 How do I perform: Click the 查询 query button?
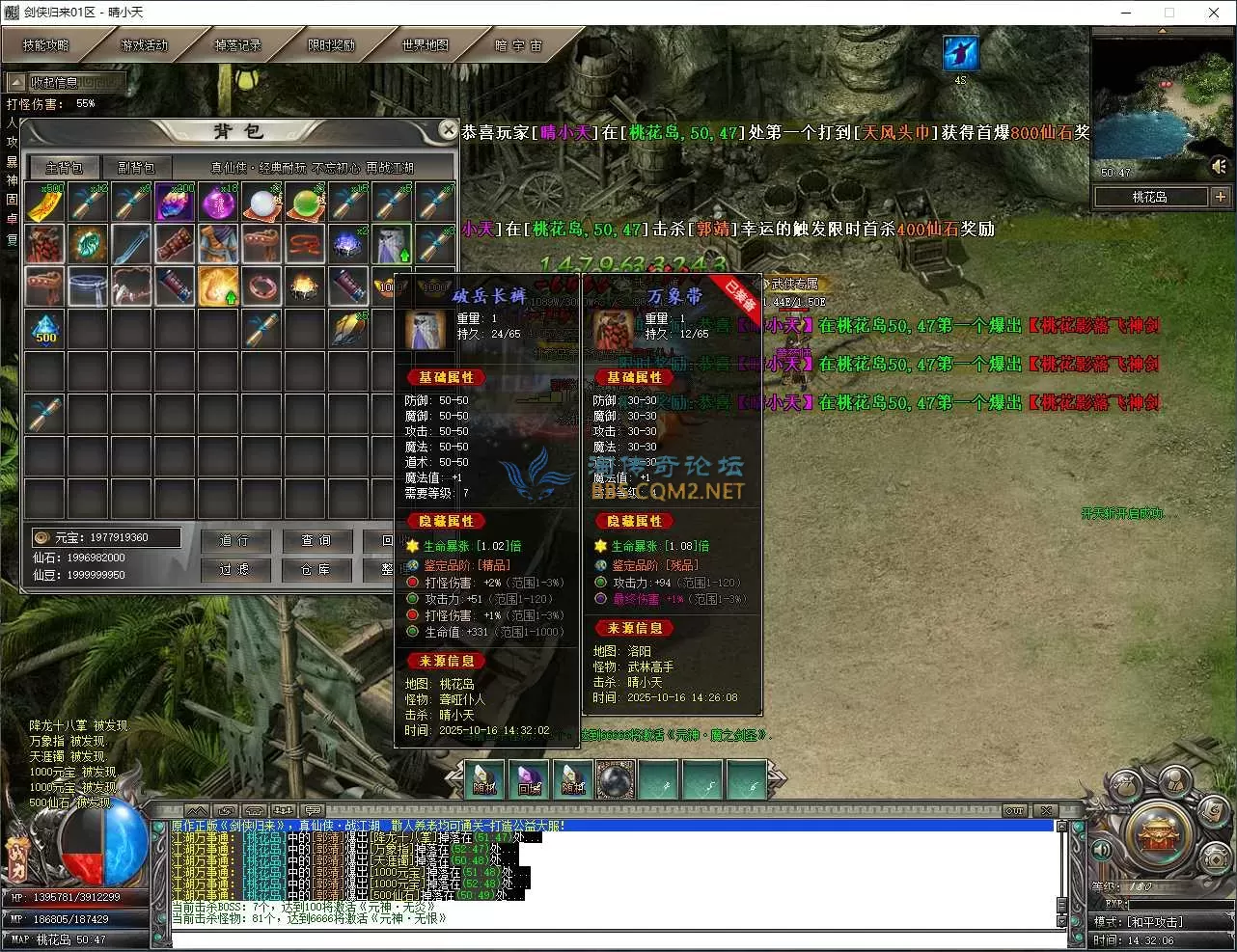point(316,541)
